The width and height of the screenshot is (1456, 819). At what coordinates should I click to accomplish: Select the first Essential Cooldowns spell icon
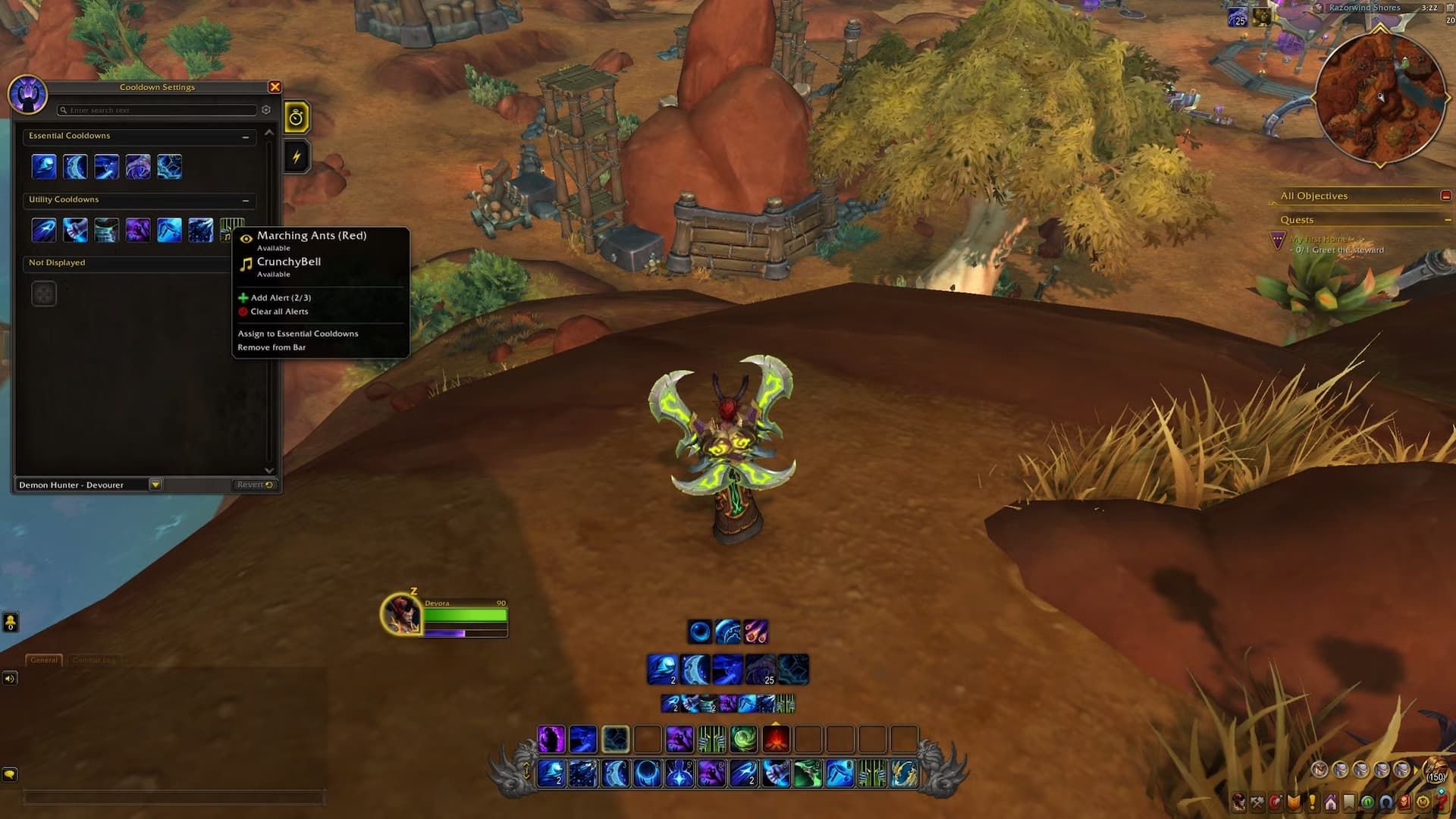pyautogui.click(x=44, y=167)
